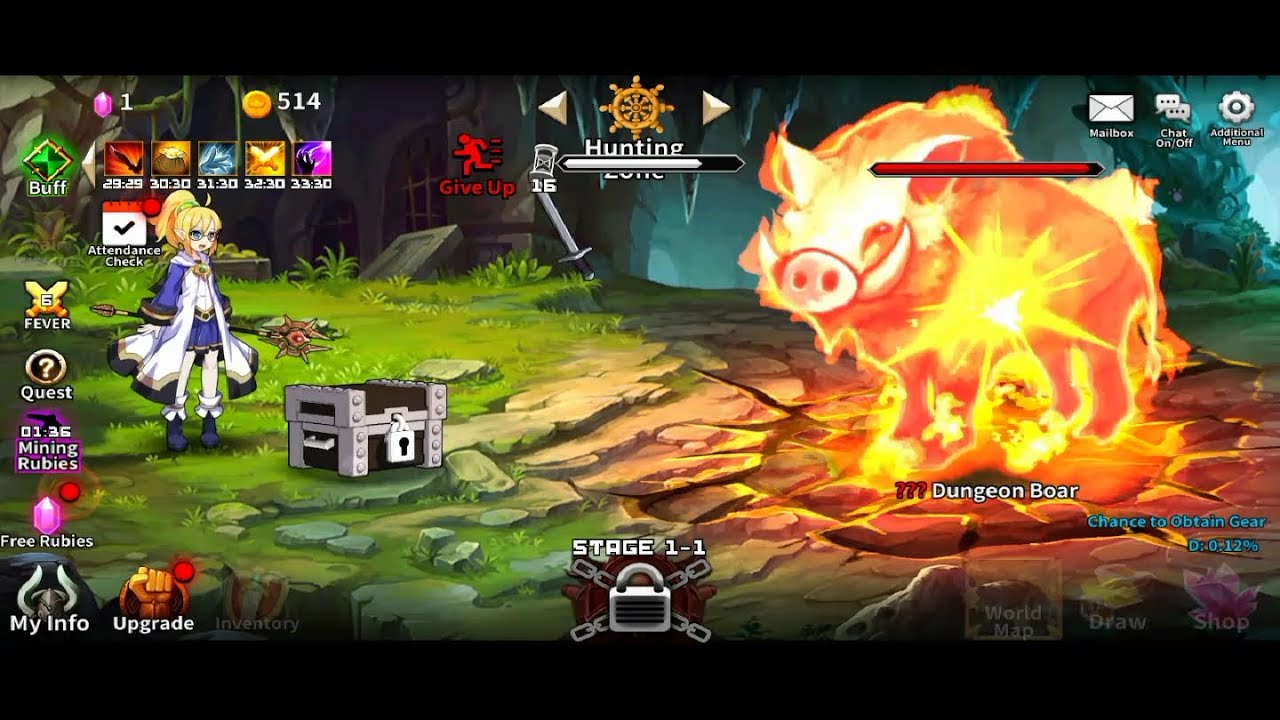Open the Draw menu
The width and height of the screenshot is (1280, 720).
[x=1117, y=602]
